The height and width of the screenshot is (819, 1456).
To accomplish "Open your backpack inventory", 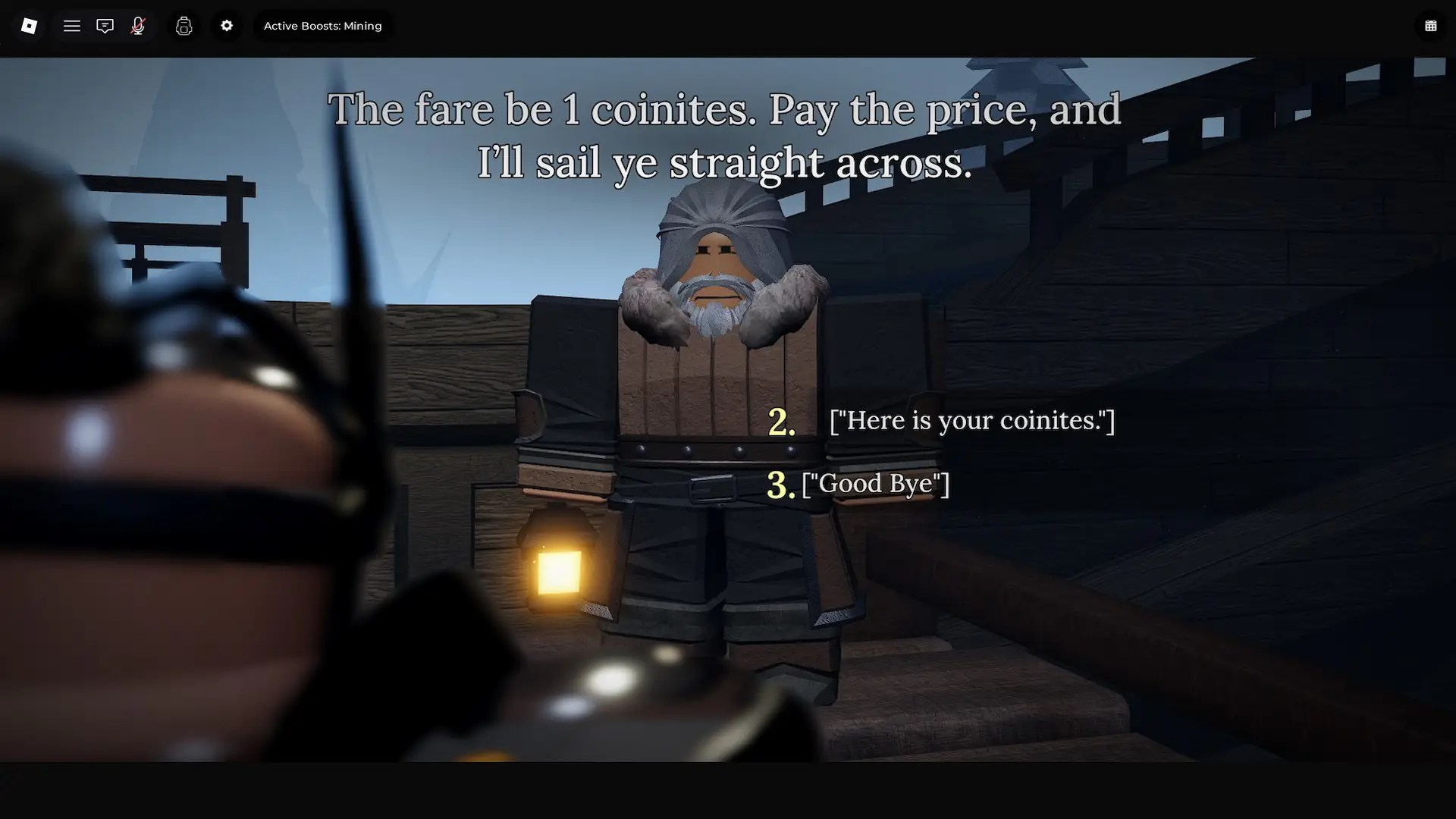I will click(184, 25).
